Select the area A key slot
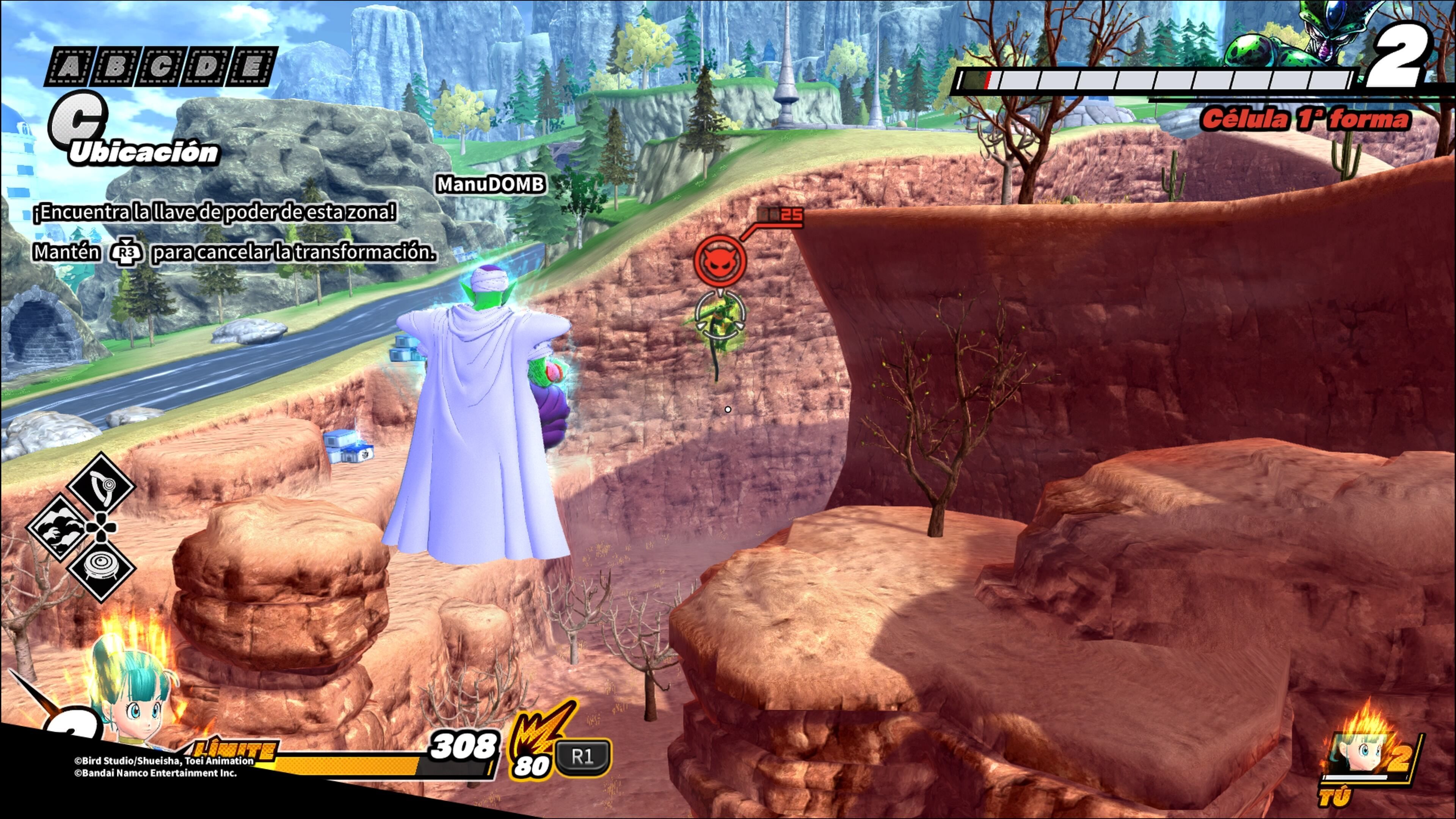The width and height of the screenshot is (1456, 819). [69, 67]
